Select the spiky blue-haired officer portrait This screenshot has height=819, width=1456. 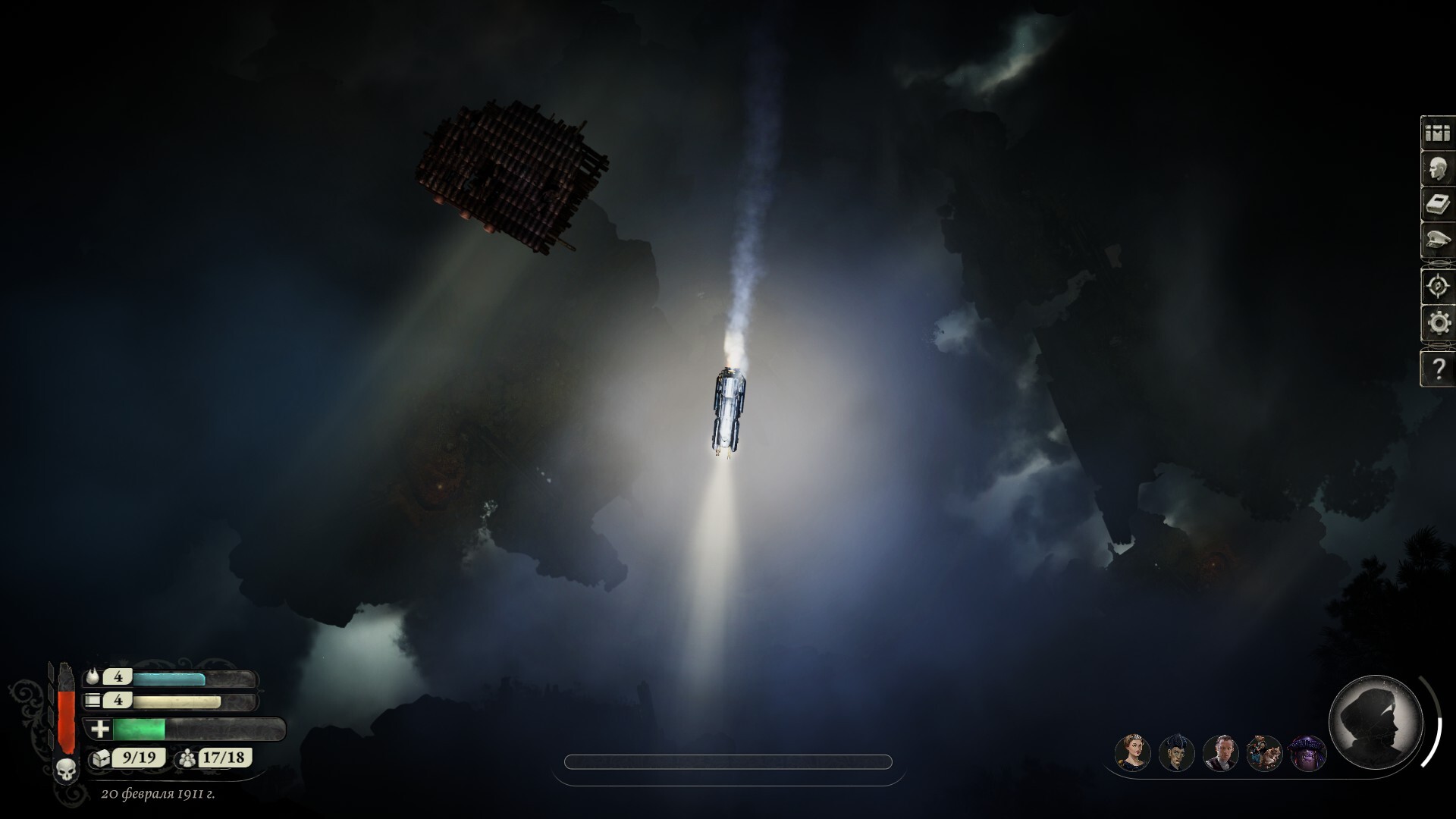click(x=1176, y=753)
